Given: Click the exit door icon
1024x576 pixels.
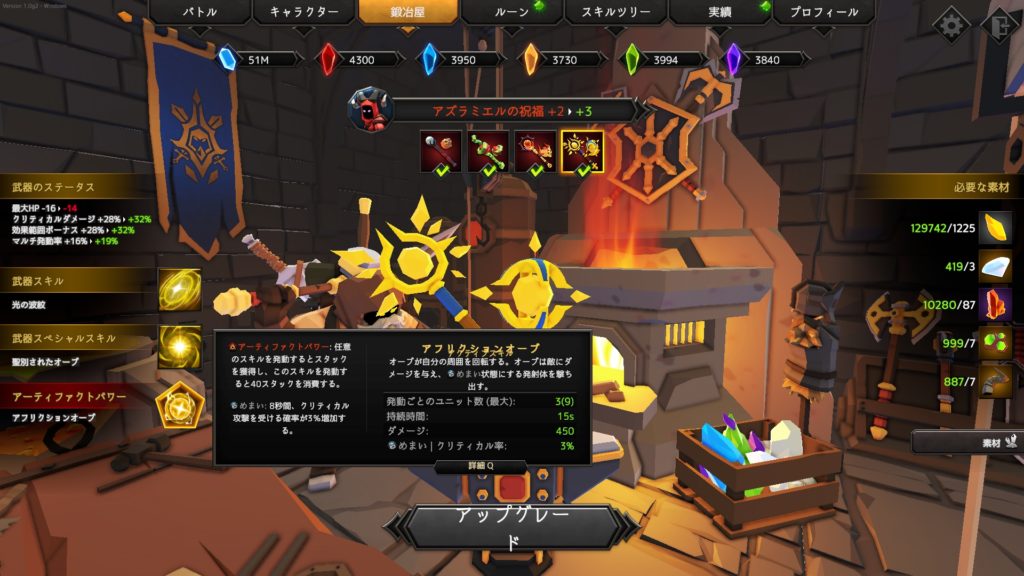Looking at the screenshot, I should click(x=1002, y=24).
